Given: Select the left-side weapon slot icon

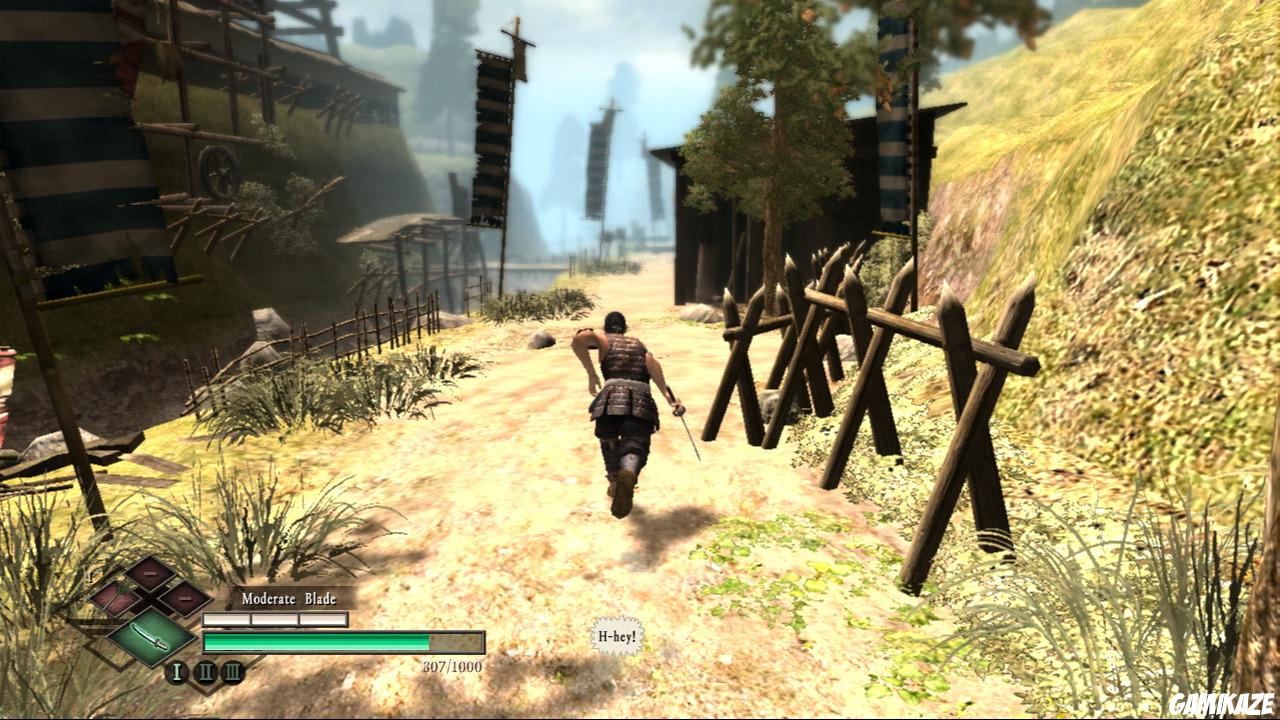Looking at the screenshot, I should [x=117, y=598].
